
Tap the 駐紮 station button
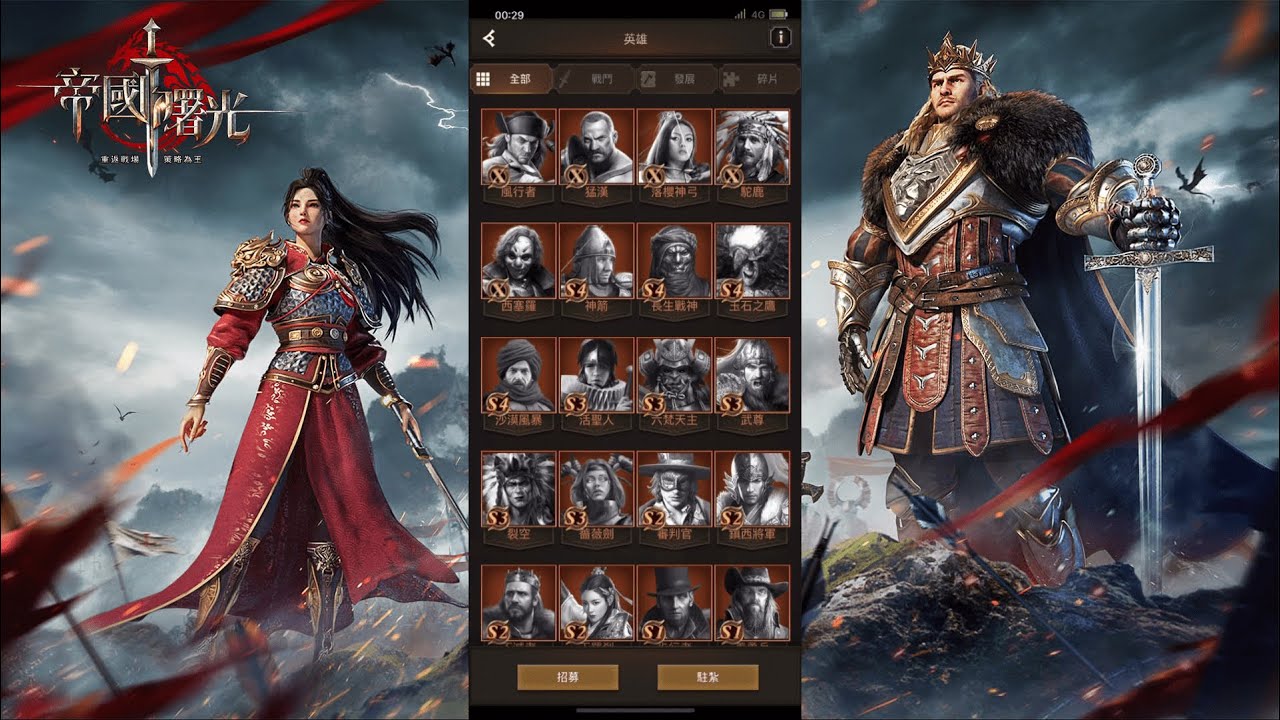click(x=706, y=677)
